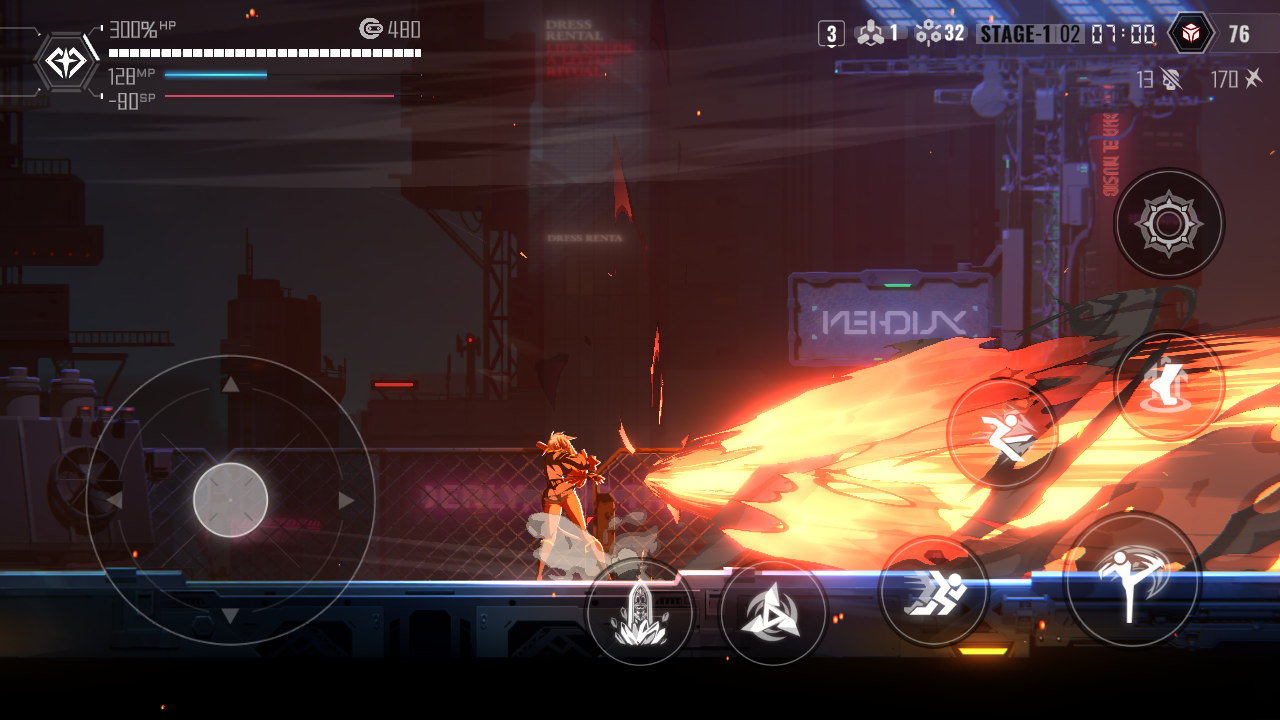
Task: Use the flying kick skill button
Action: pos(1002,434)
